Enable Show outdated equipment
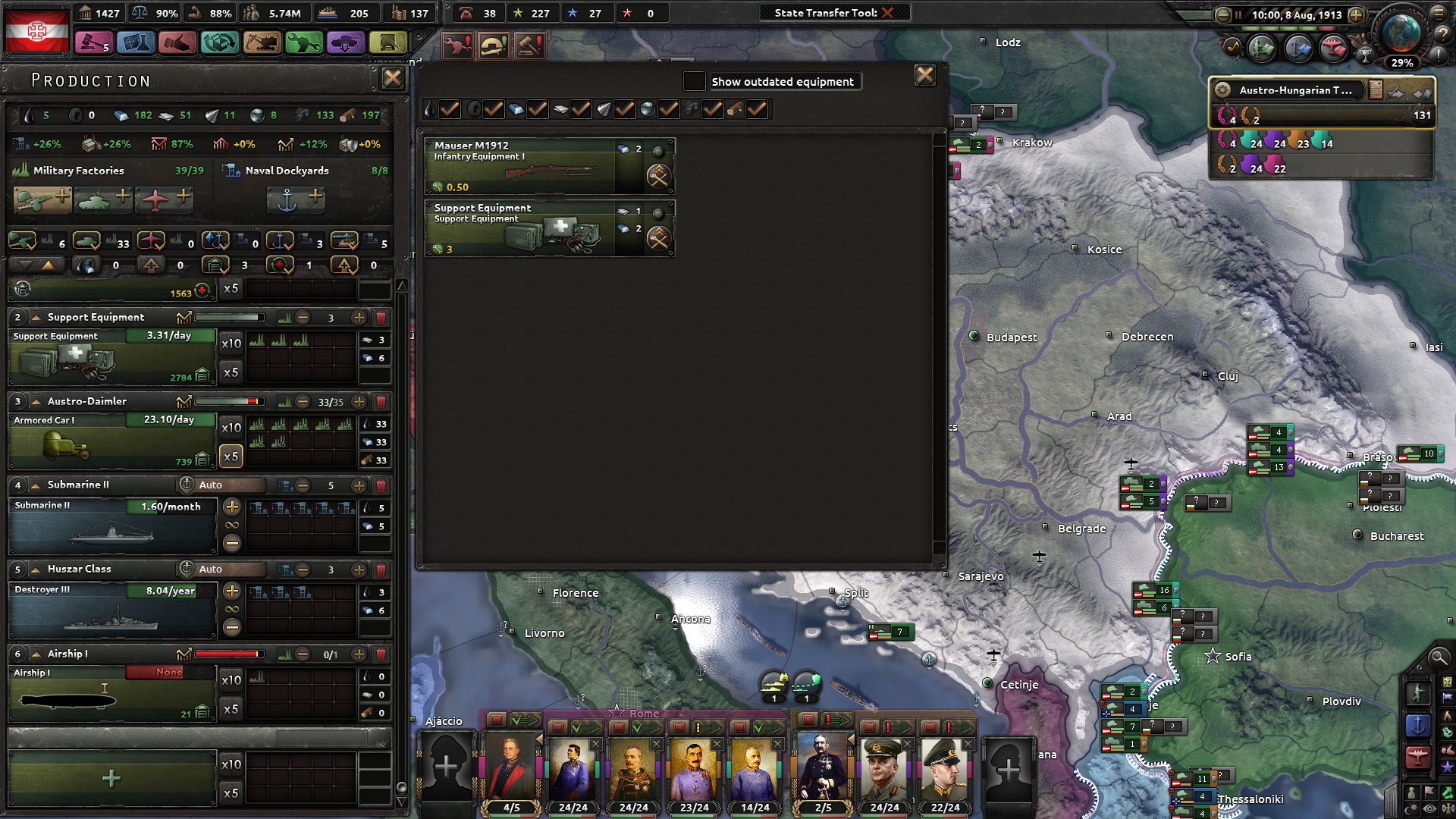This screenshot has height=819, width=1456. point(695,81)
